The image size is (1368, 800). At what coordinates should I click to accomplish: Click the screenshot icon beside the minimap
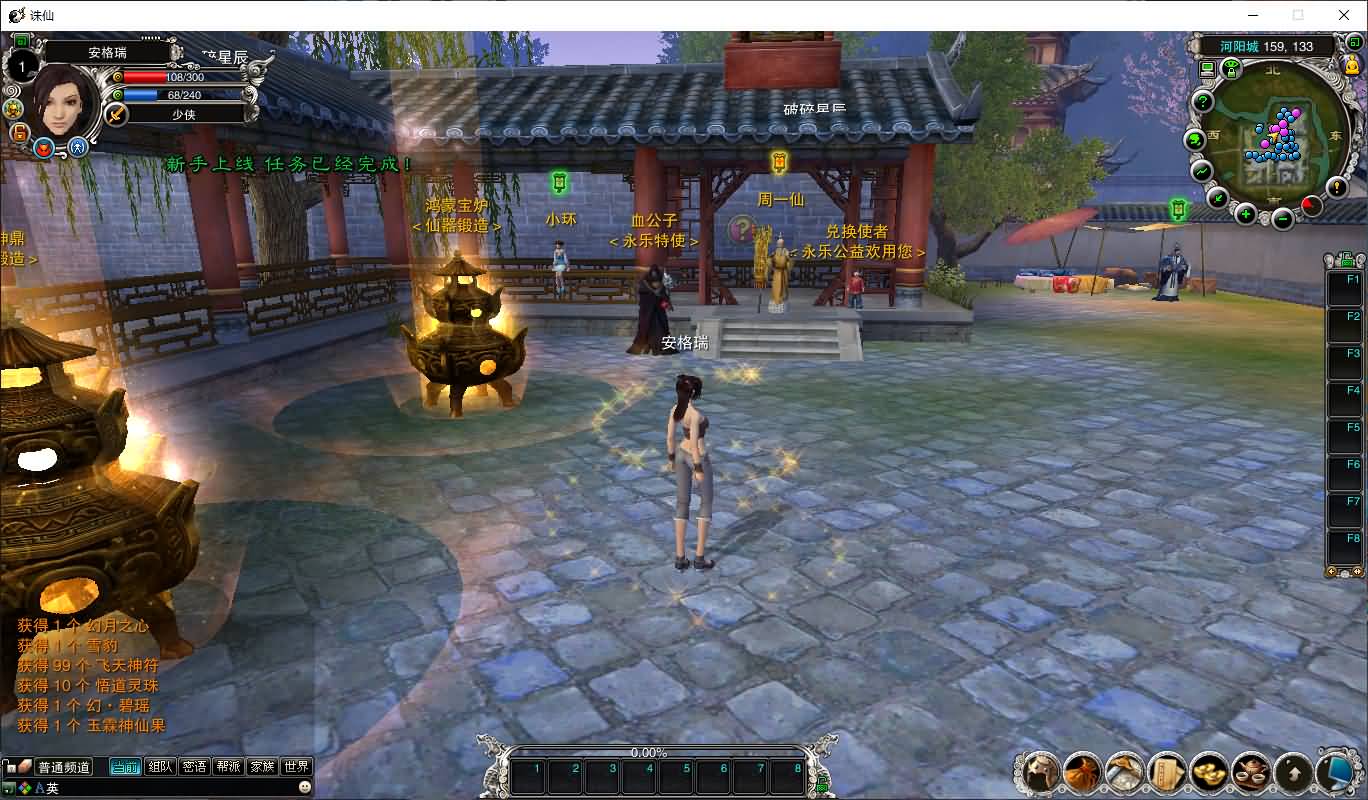pyautogui.click(x=1207, y=69)
